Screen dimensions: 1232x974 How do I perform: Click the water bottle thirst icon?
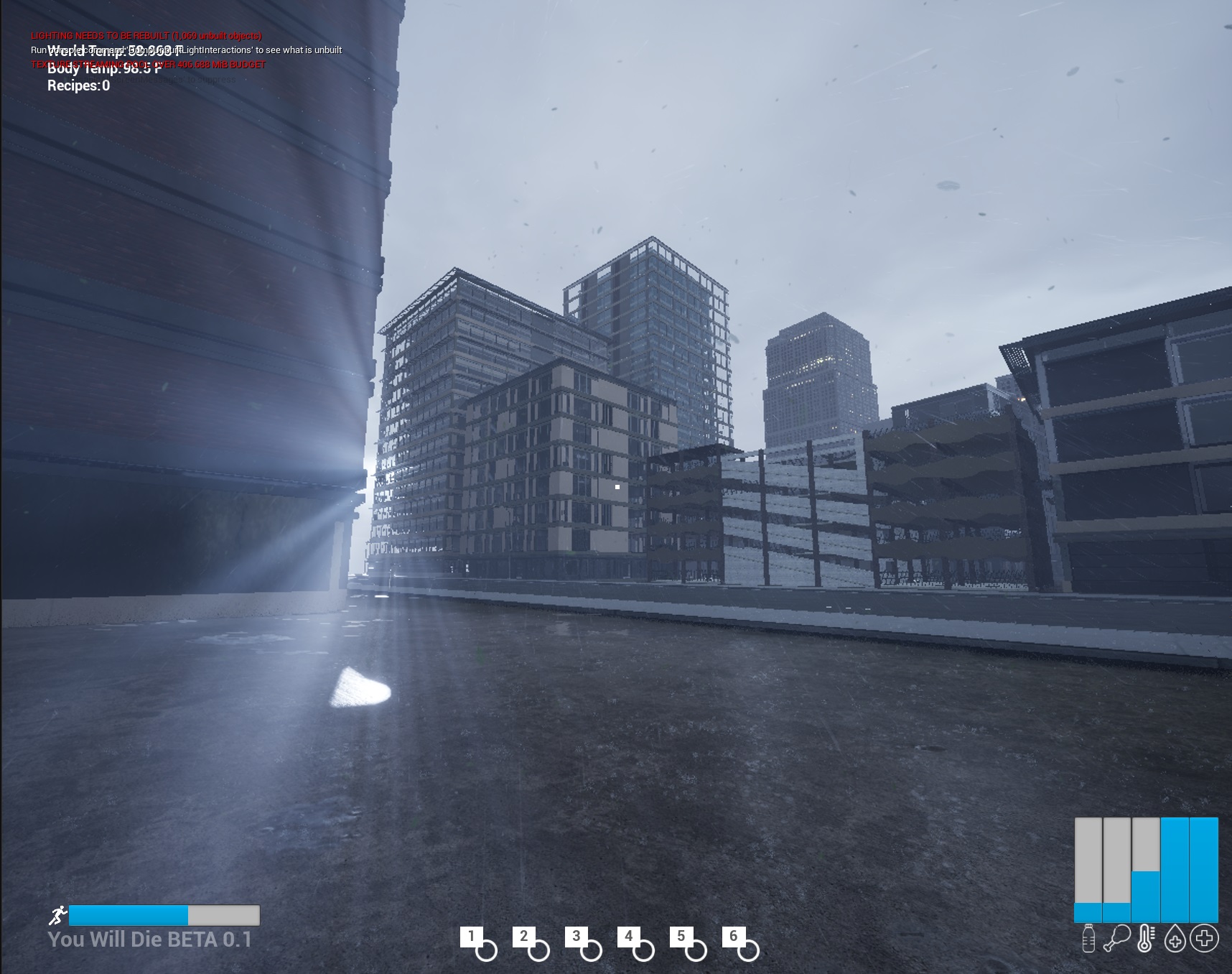click(x=1088, y=939)
